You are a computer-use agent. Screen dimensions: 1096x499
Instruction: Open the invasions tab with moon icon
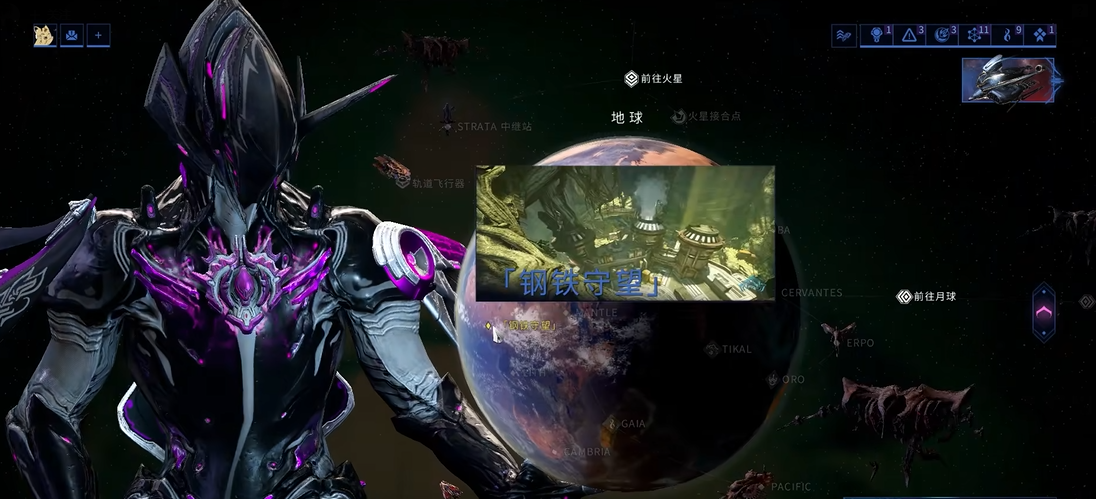point(943,35)
